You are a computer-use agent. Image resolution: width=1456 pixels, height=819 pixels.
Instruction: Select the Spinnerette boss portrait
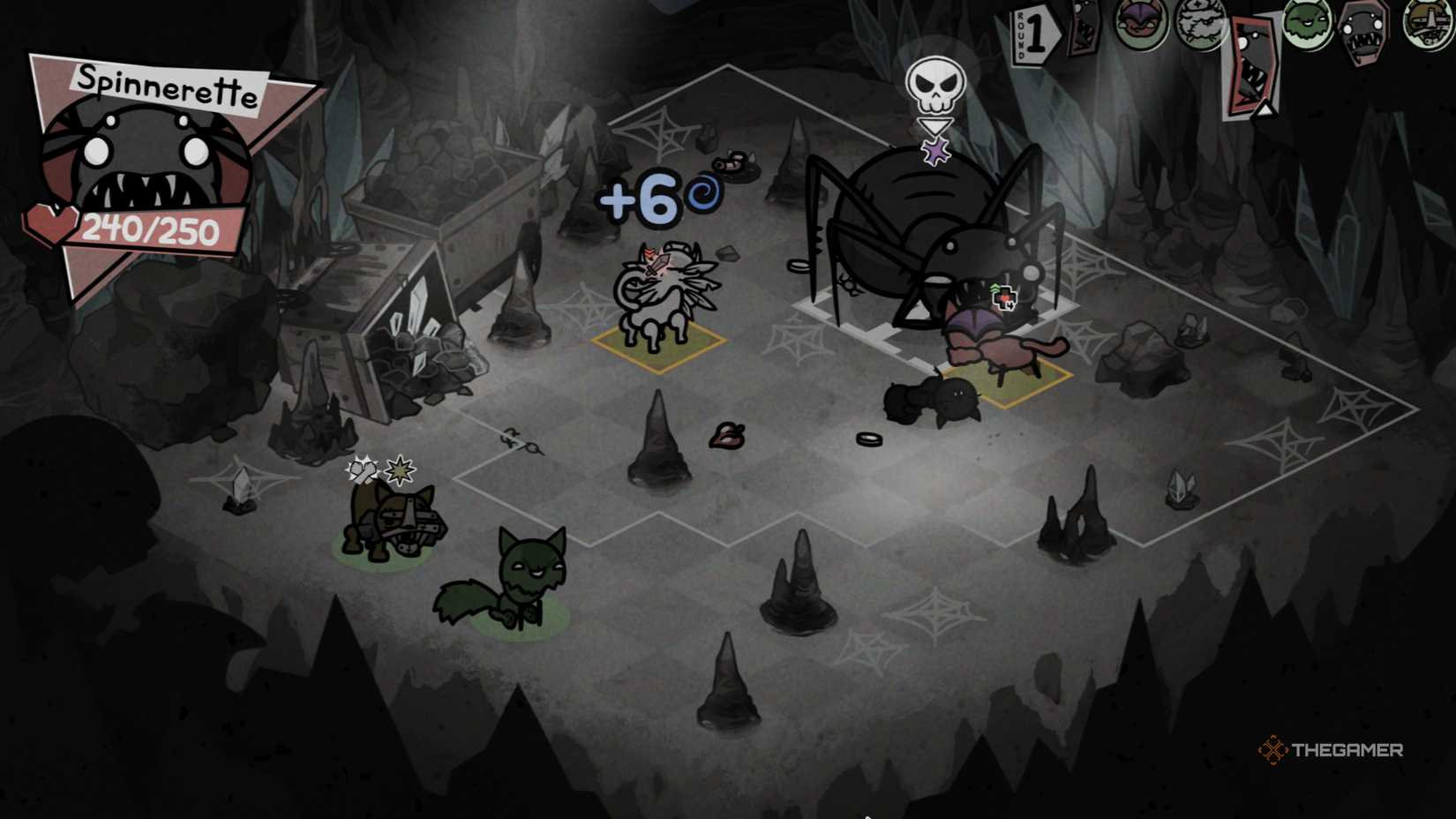coord(146,150)
